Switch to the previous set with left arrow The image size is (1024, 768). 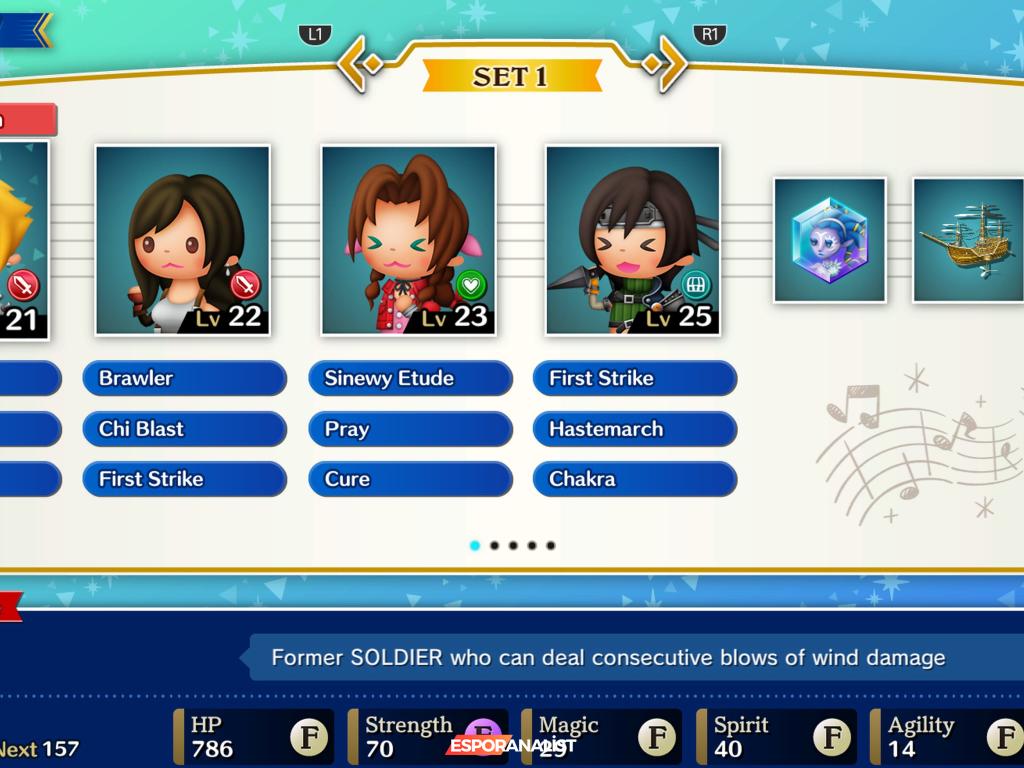[358, 63]
